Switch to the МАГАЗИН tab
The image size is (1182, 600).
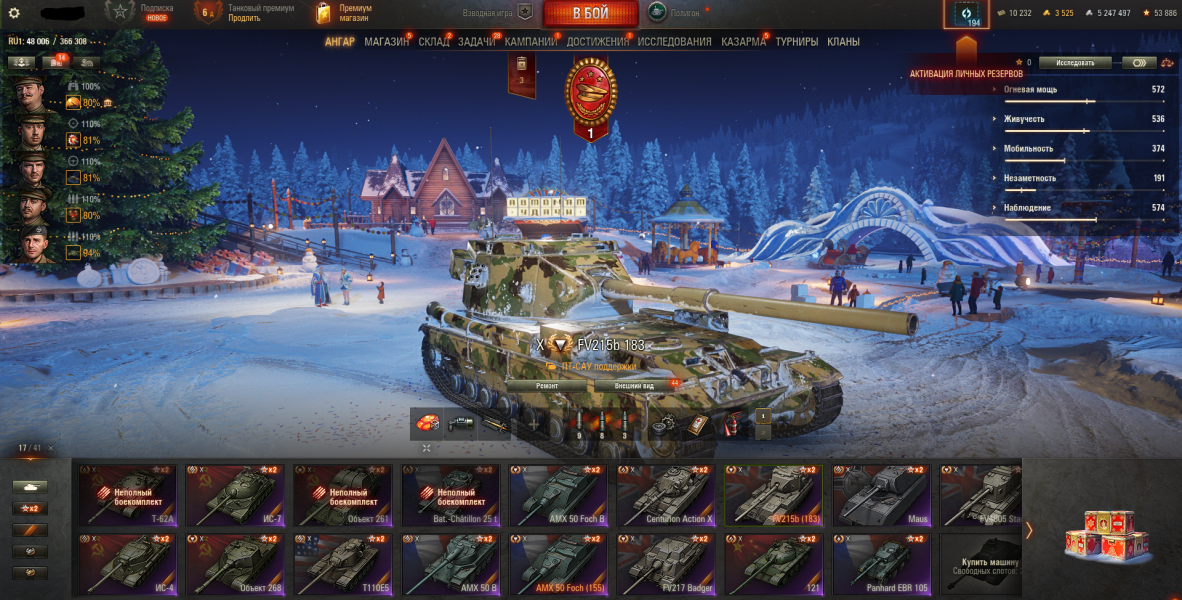pyautogui.click(x=386, y=42)
